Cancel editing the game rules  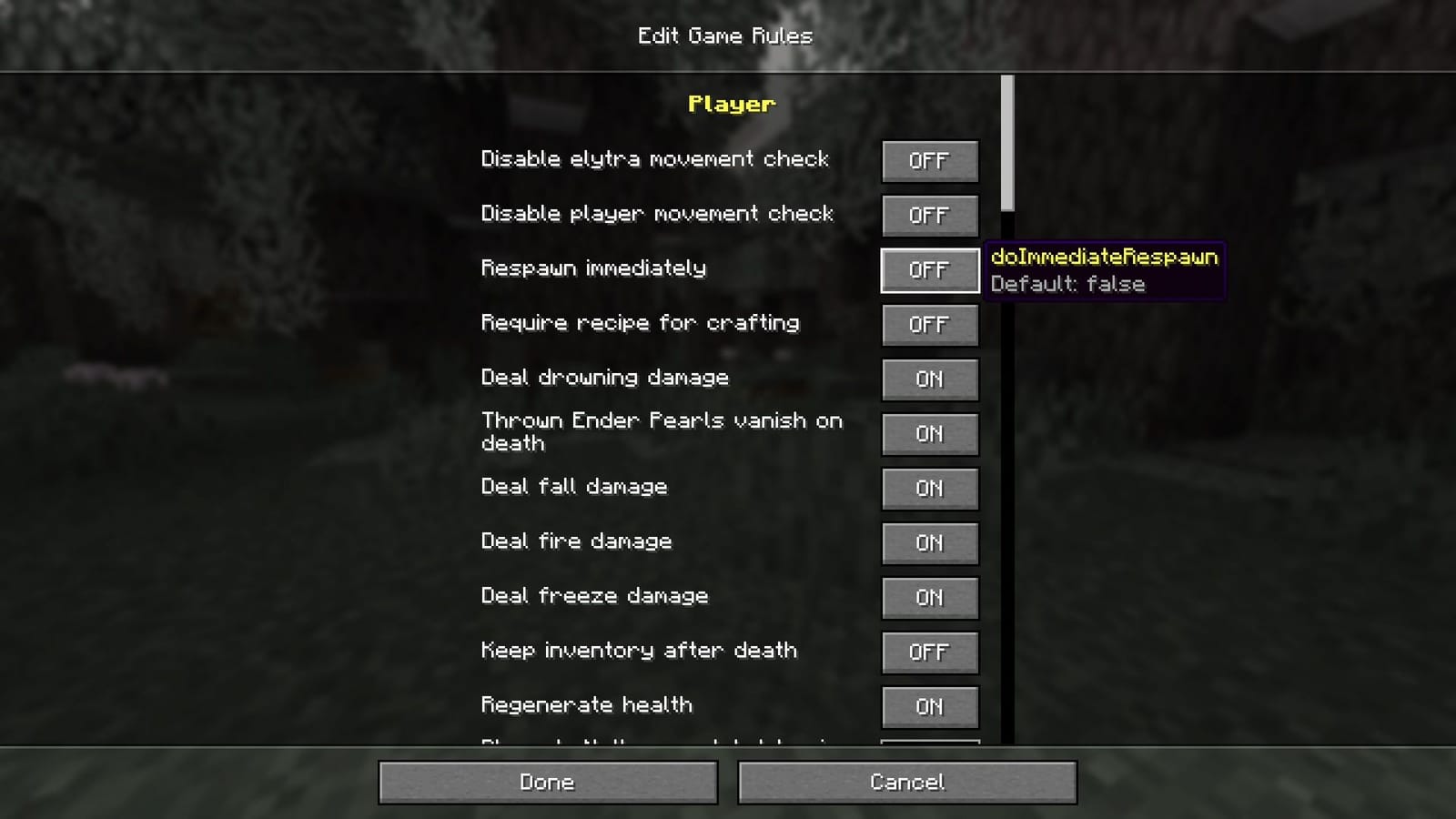pyautogui.click(x=907, y=782)
